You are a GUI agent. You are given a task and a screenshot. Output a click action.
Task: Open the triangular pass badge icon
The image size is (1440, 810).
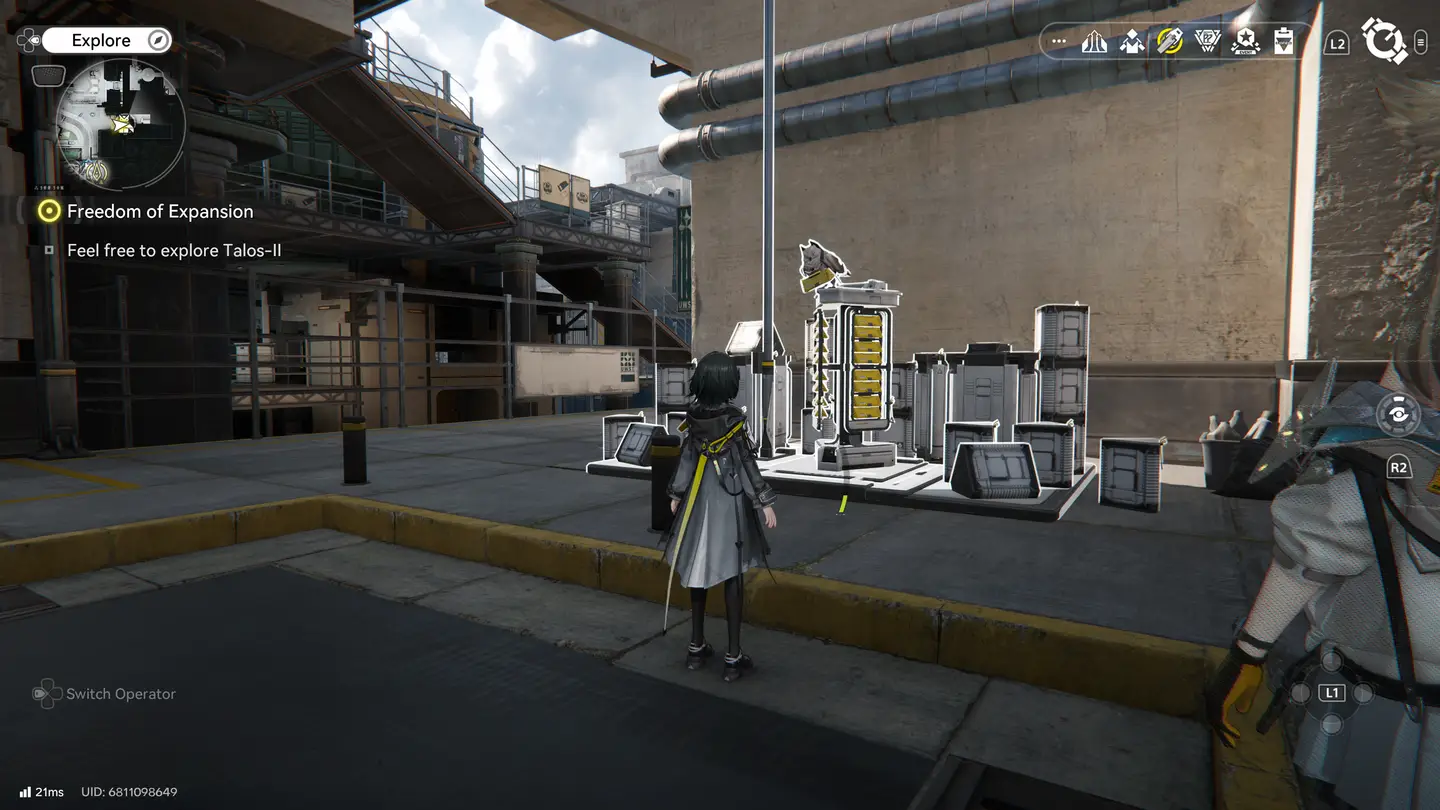click(1208, 42)
